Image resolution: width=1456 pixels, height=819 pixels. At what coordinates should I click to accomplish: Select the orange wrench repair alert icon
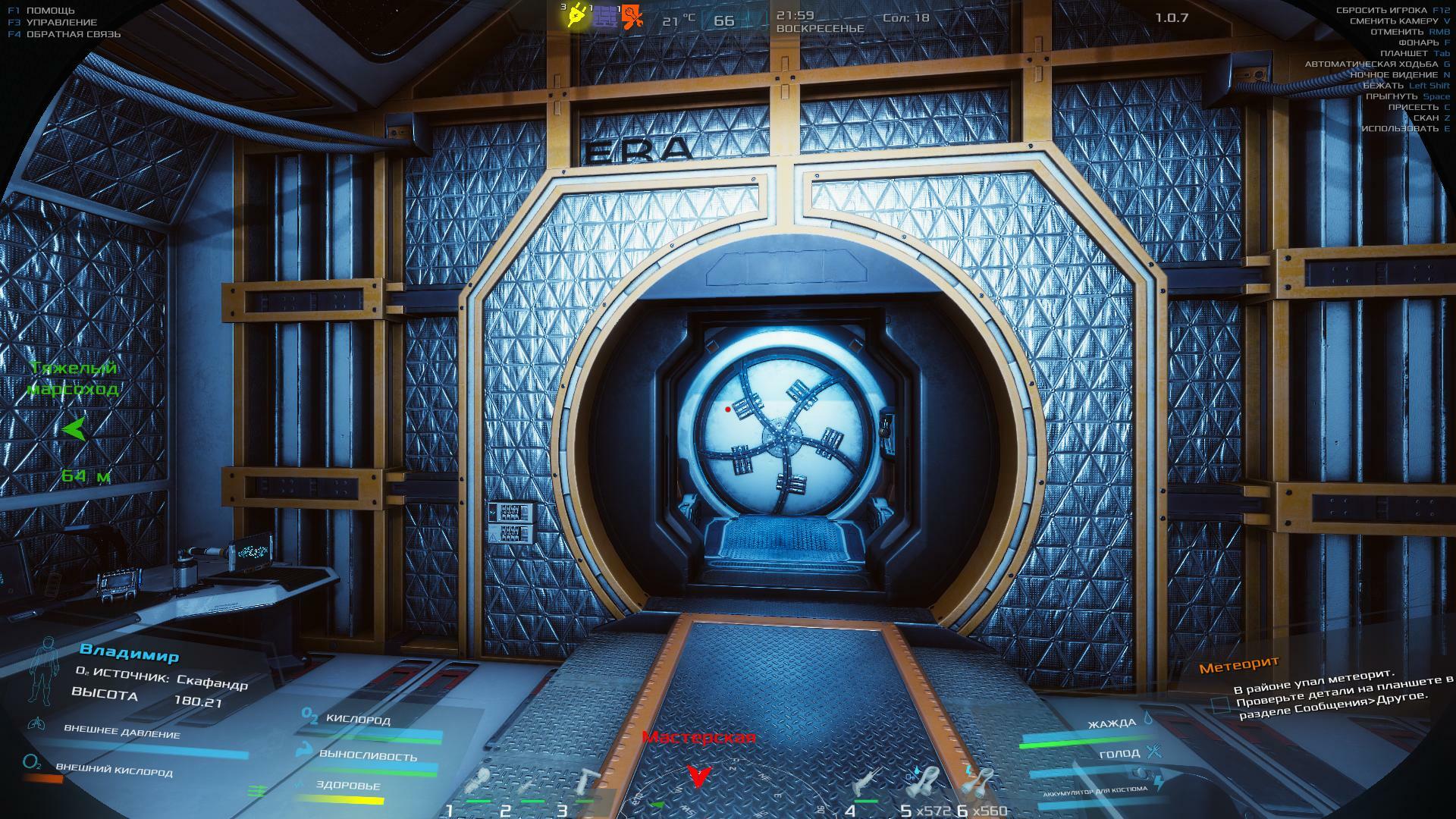pos(632,17)
